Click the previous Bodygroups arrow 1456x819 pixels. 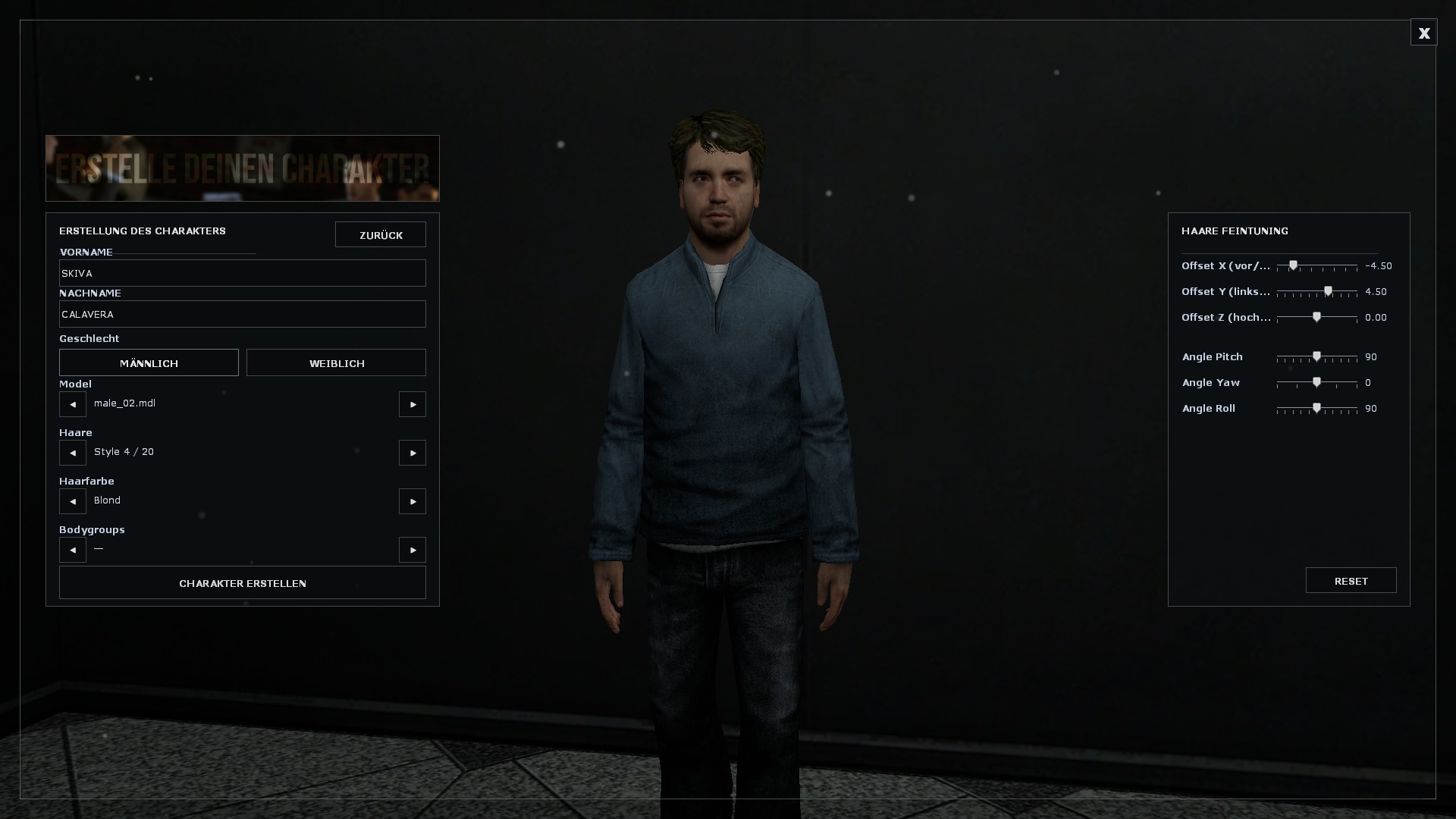72,550
